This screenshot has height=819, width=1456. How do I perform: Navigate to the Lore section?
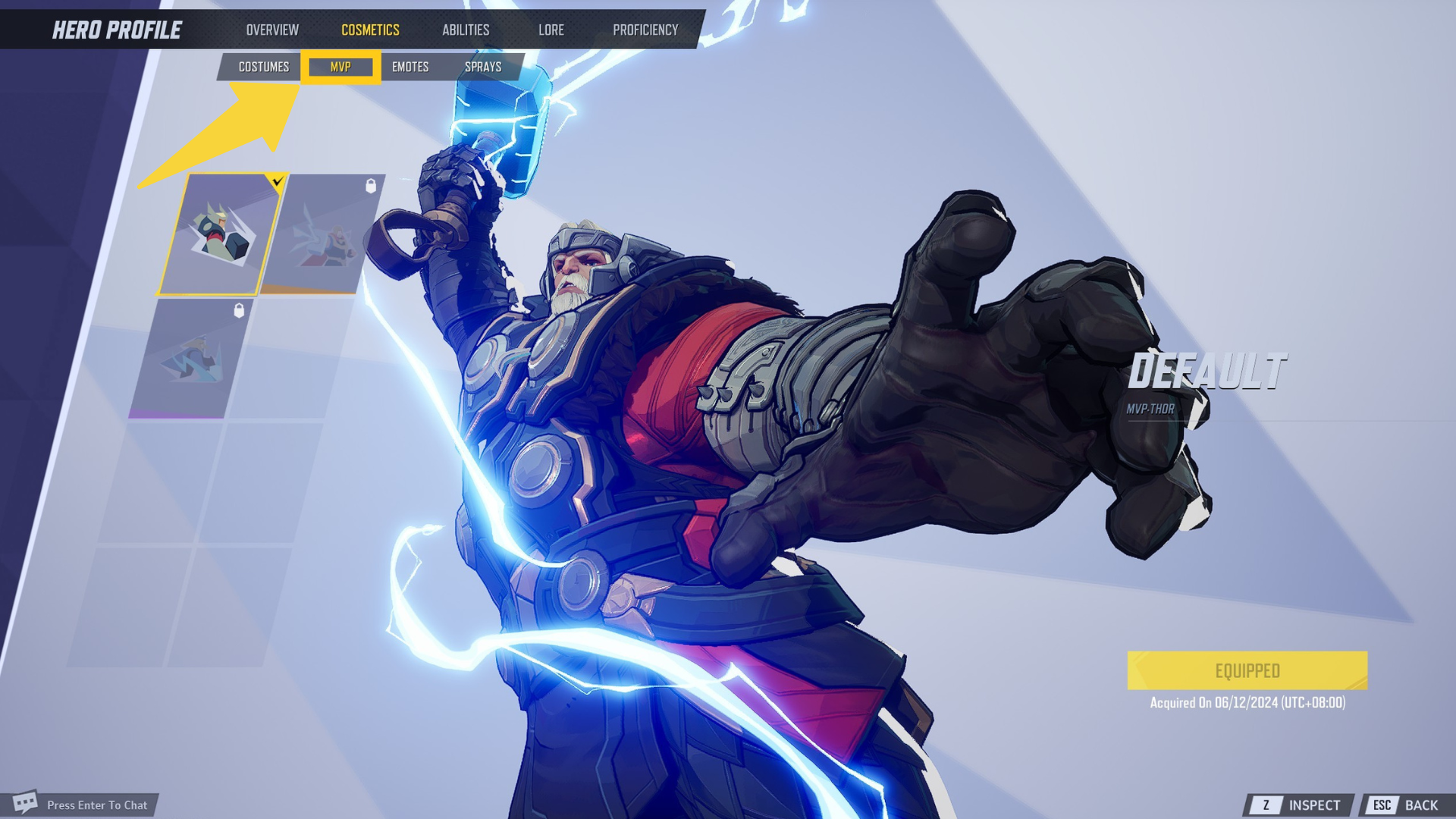(x=551, y=30)
